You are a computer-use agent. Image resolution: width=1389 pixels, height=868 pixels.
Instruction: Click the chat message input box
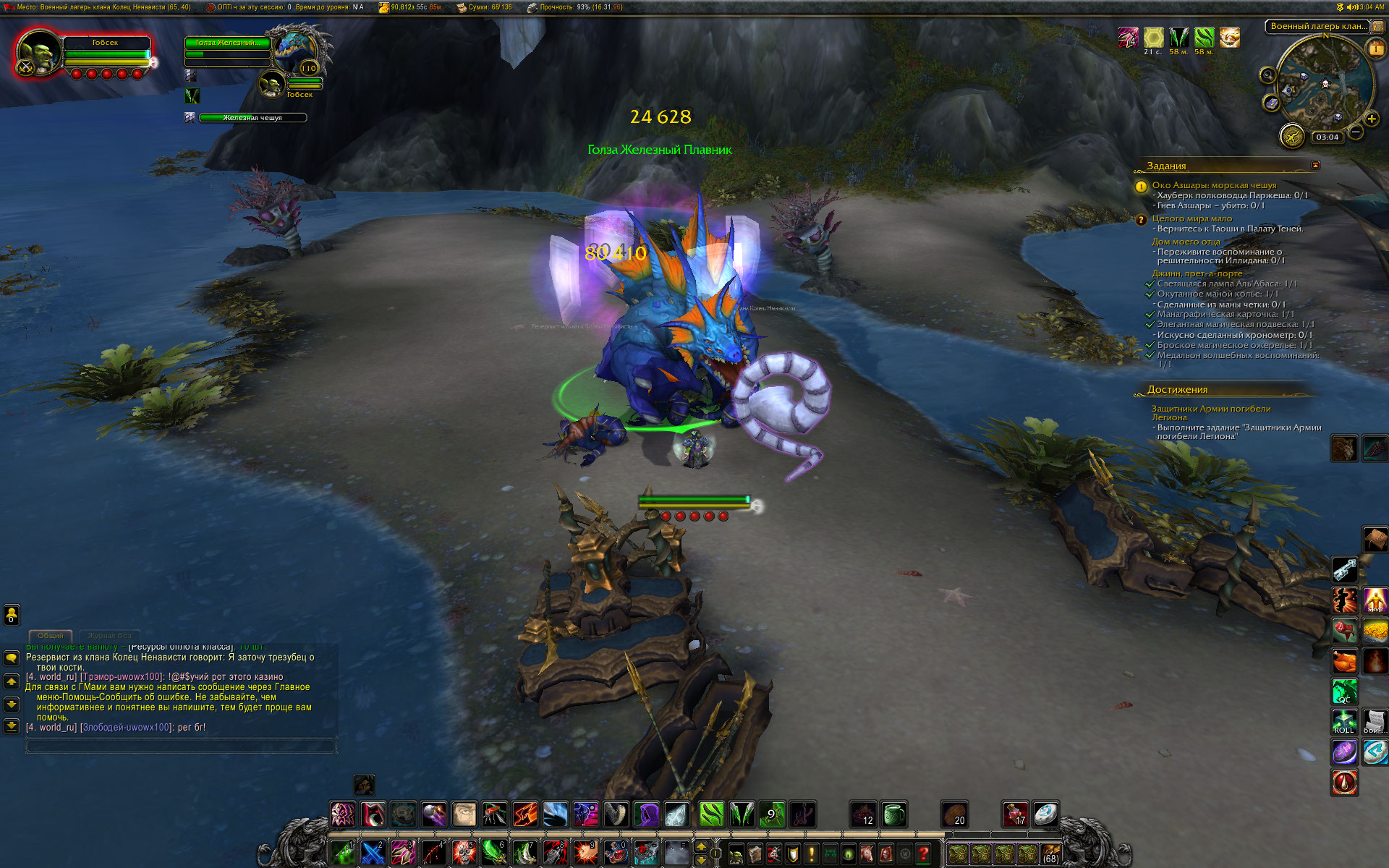point(181,745)
